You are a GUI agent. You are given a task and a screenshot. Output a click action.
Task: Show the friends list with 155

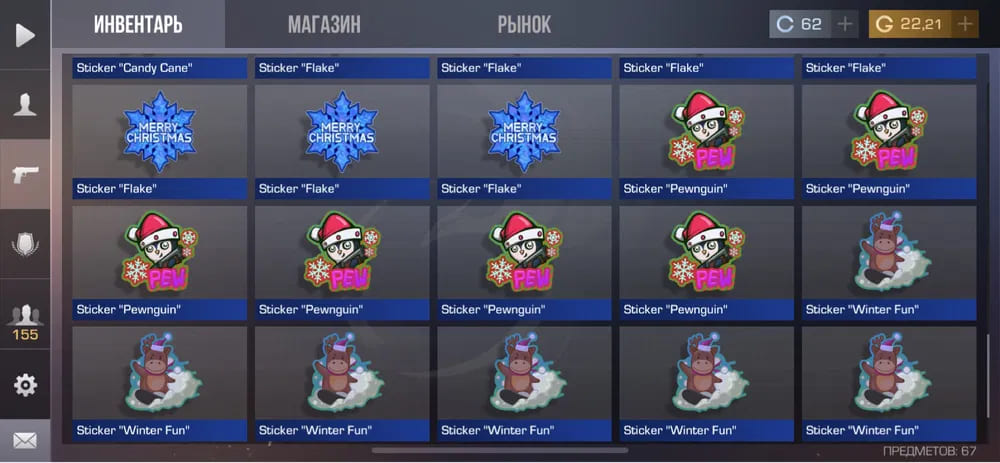25,320
